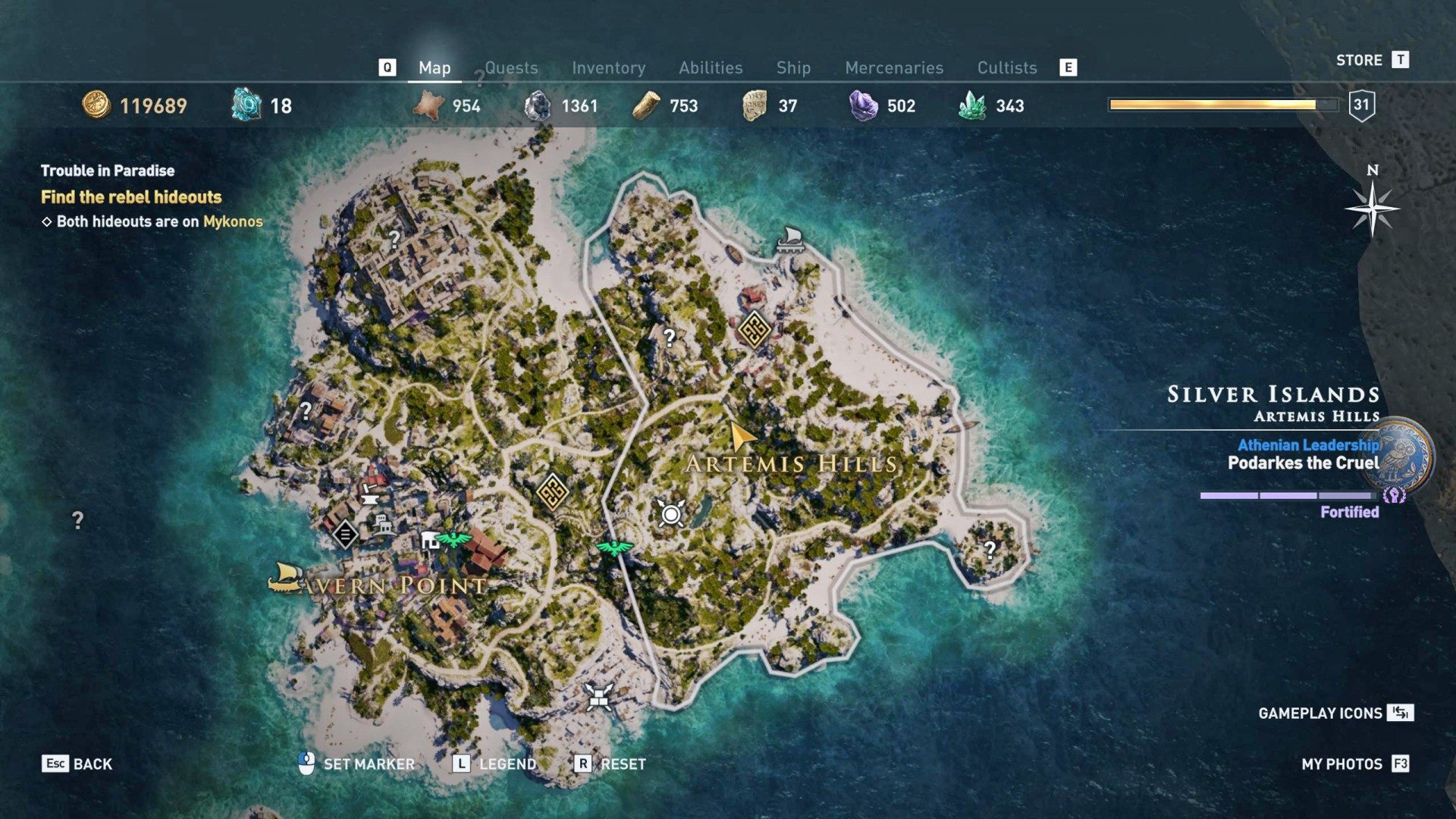The width and height of the screenshot is (1456, 819).
Task: Show the Cultists tab
Action: point(1006,68)
